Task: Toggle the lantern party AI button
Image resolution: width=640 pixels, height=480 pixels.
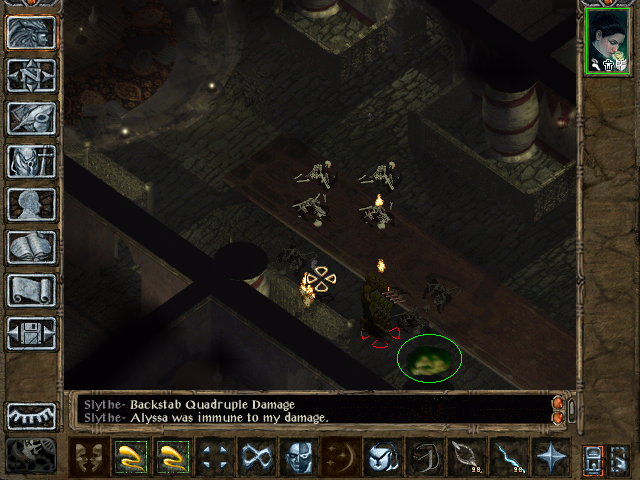Action: coord(592,458)
